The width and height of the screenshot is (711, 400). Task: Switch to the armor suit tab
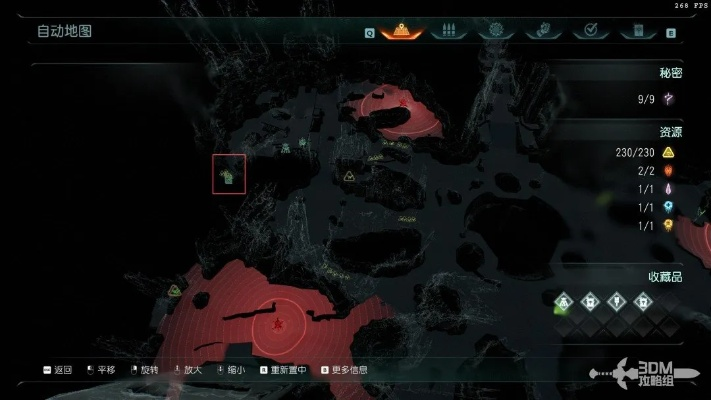click(x=541, y=30)
